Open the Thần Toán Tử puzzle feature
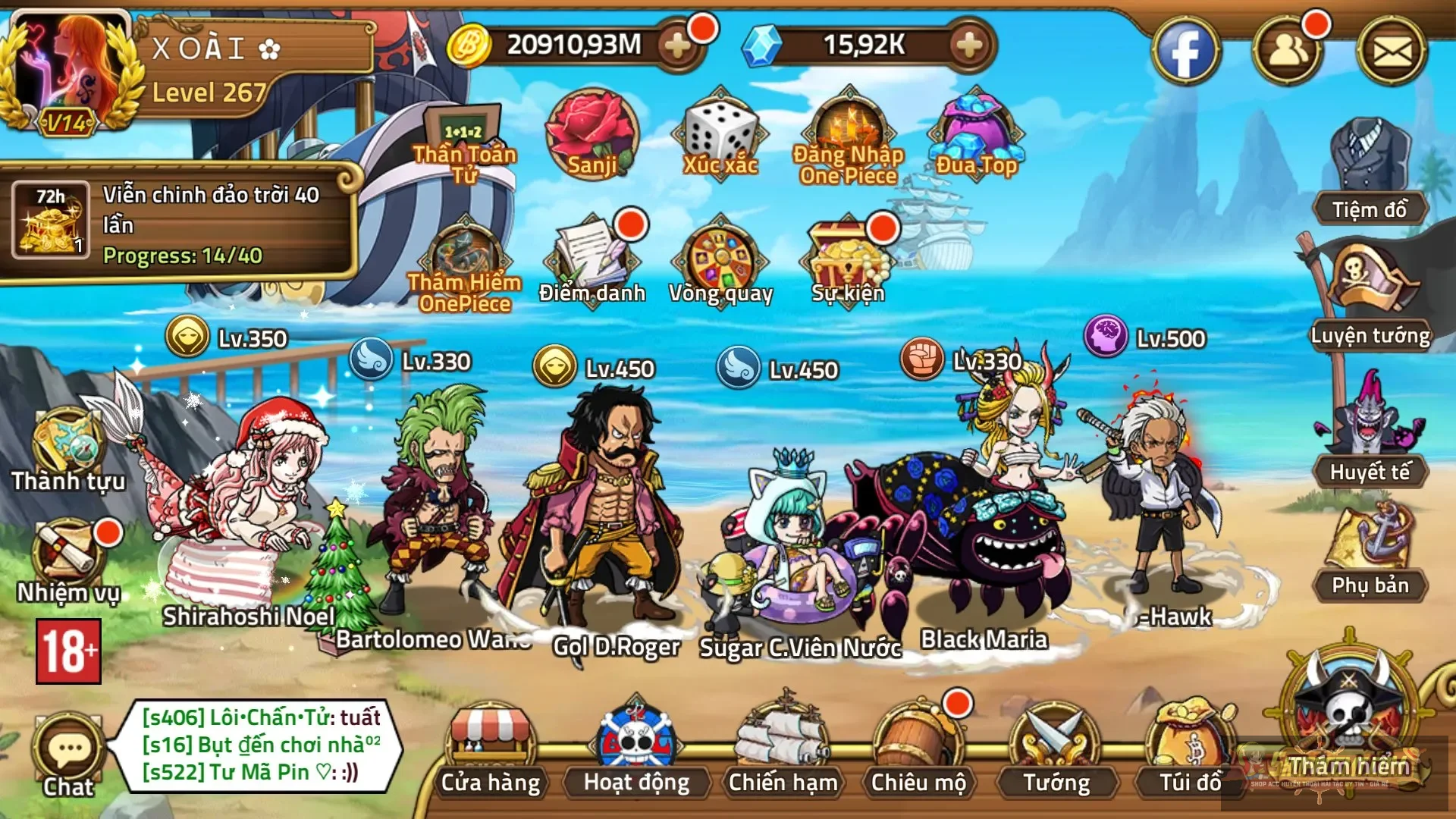 [463, 129]
